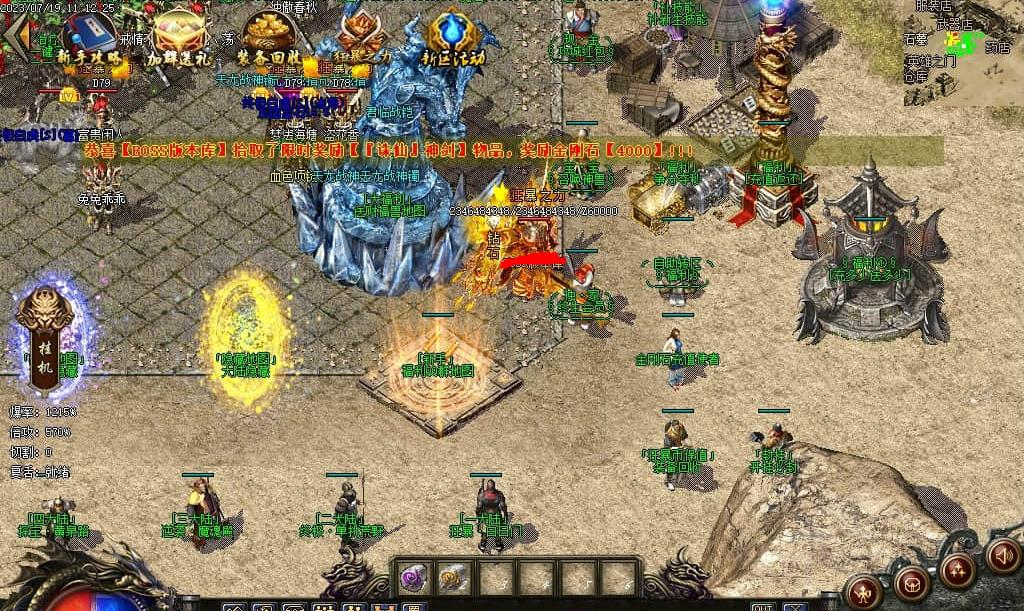
Task: Open the 装备回收 gold pot icon
Action: pos(268,38)
